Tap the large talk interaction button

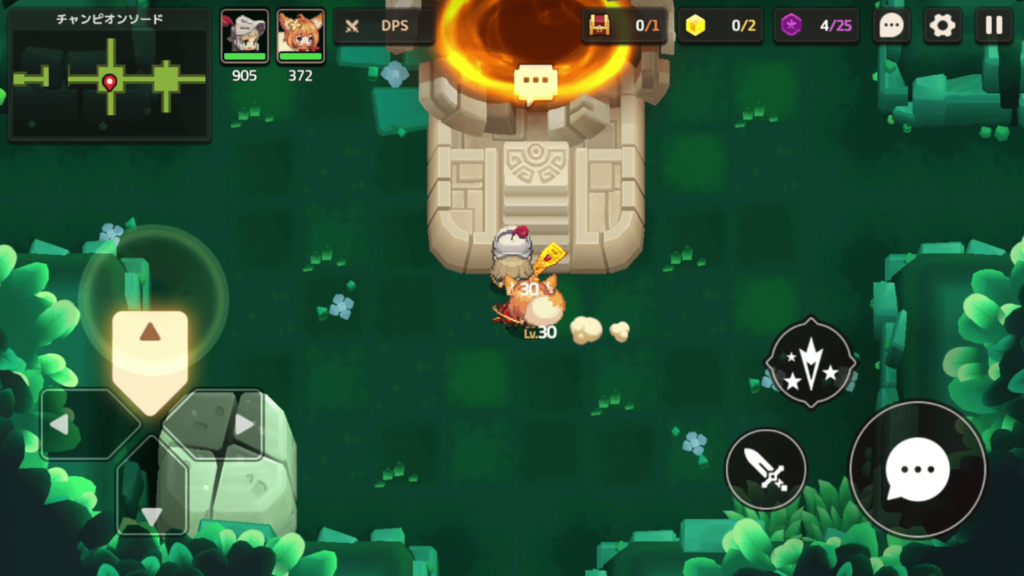pyautogui.click(x=917, y=468)
